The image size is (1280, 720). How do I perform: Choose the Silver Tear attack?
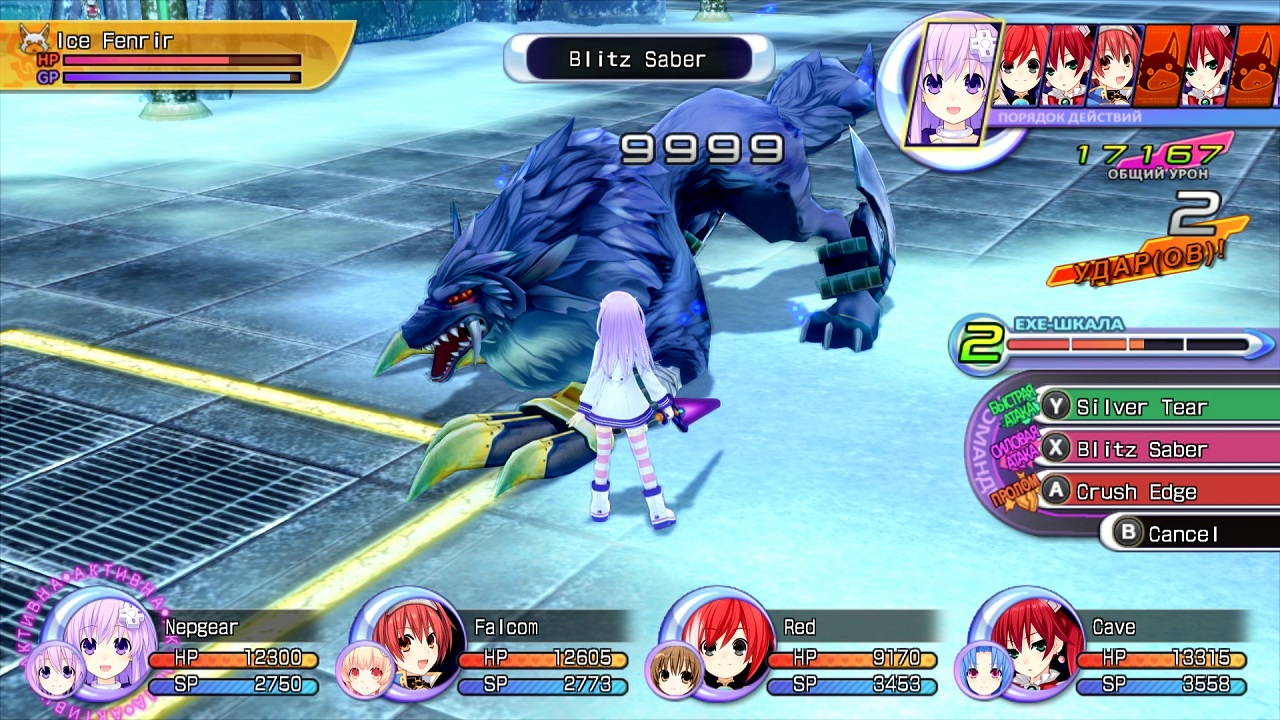point(1140,407)
